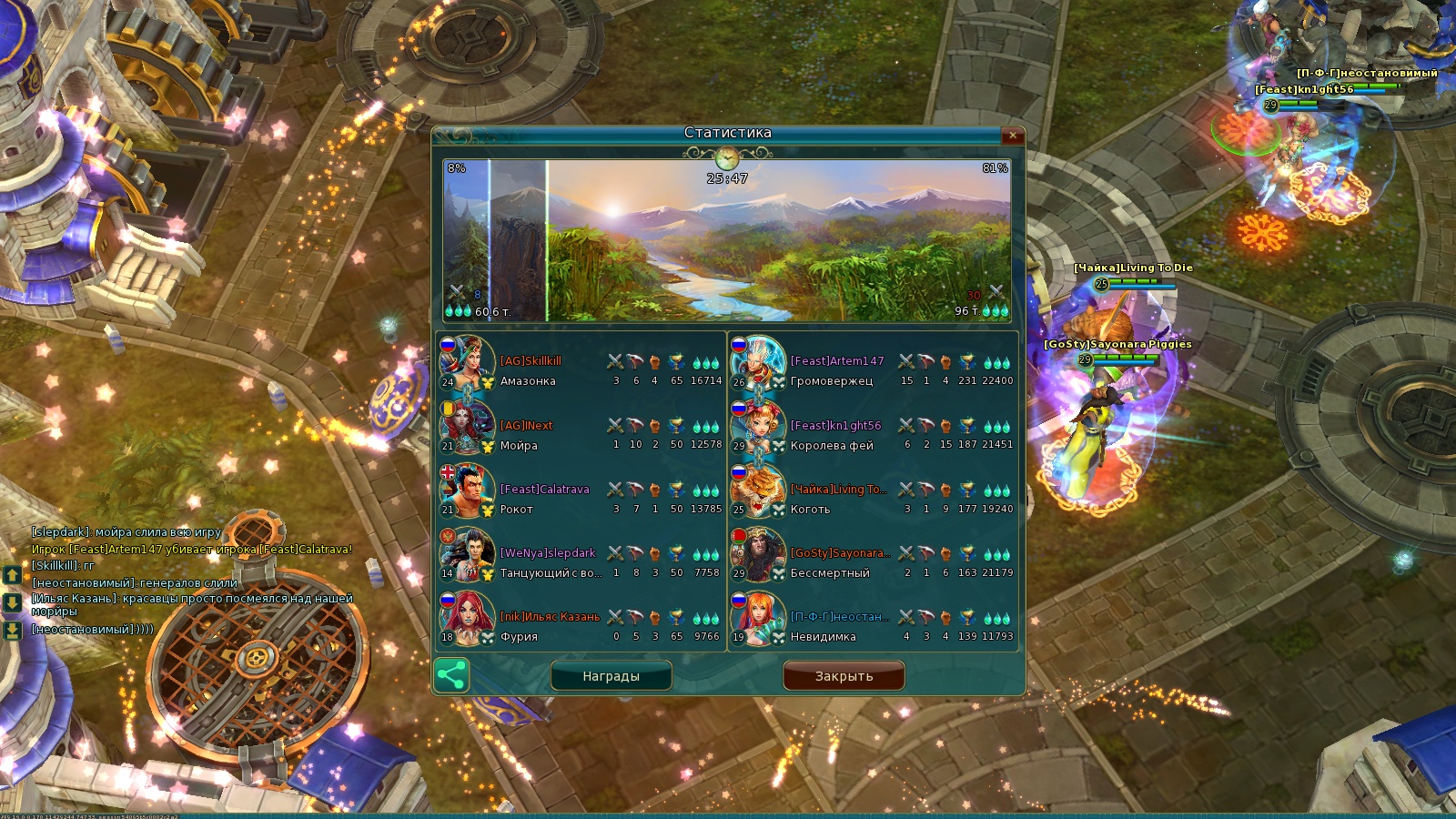The image size is (1456, 819).
Task: Jump to the newest chat message
Action: point(13,631)
